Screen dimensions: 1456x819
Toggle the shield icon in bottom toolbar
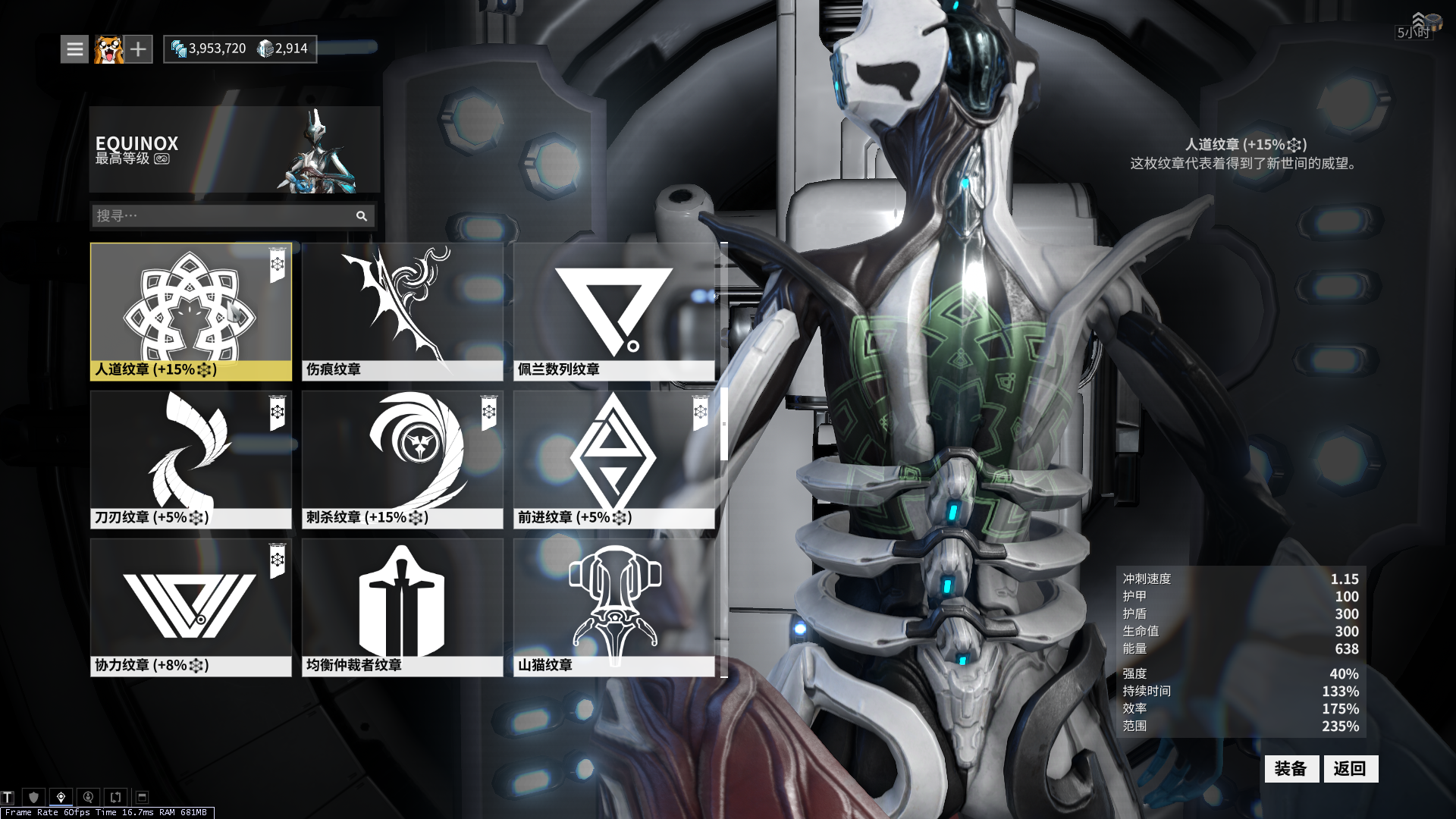[33, 797]
